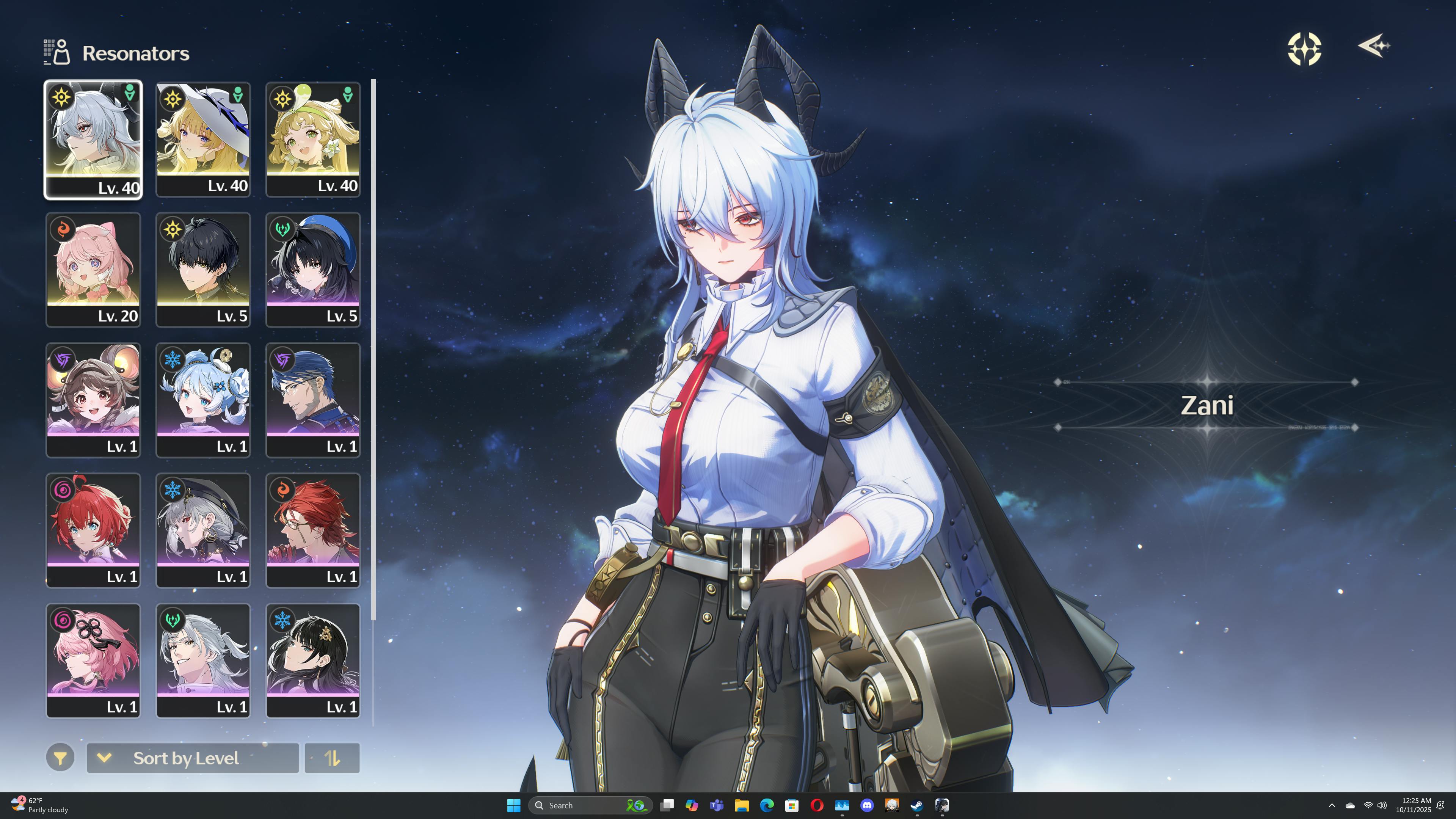
Task: Select Zani's Lv. 40 portrait card
Action: coord(93,139)
